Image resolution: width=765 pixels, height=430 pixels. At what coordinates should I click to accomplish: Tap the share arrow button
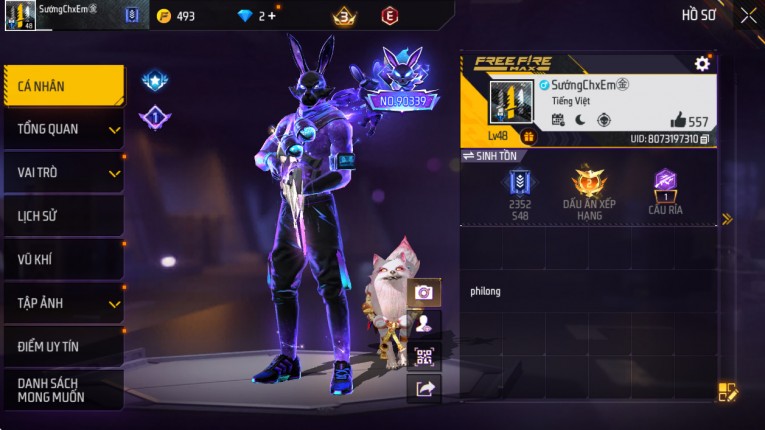click(424, 389)
